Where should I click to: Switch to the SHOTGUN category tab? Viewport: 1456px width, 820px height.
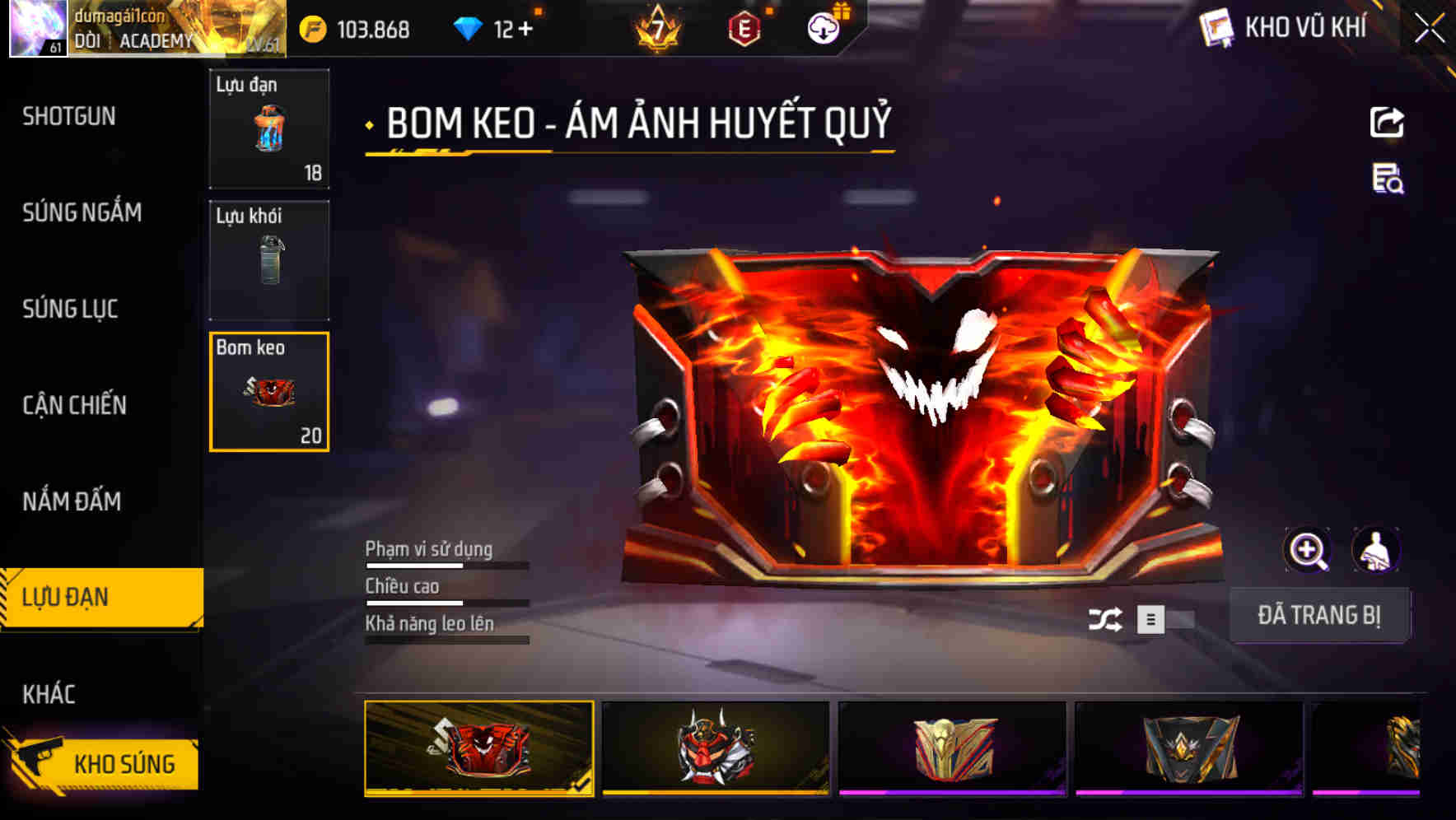[x=68, y=116]
